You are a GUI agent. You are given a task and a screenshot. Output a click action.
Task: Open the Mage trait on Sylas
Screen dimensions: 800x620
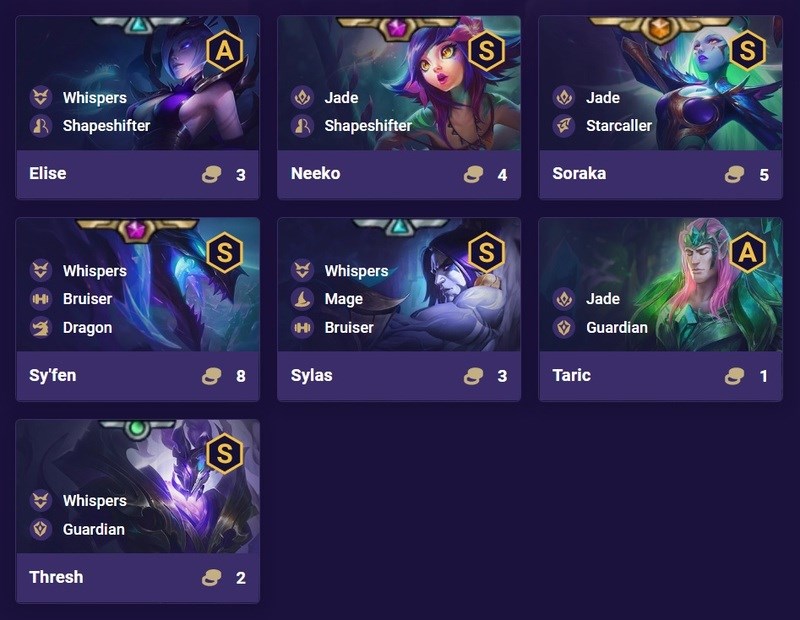pyautogui.click(x=336, y=299)
